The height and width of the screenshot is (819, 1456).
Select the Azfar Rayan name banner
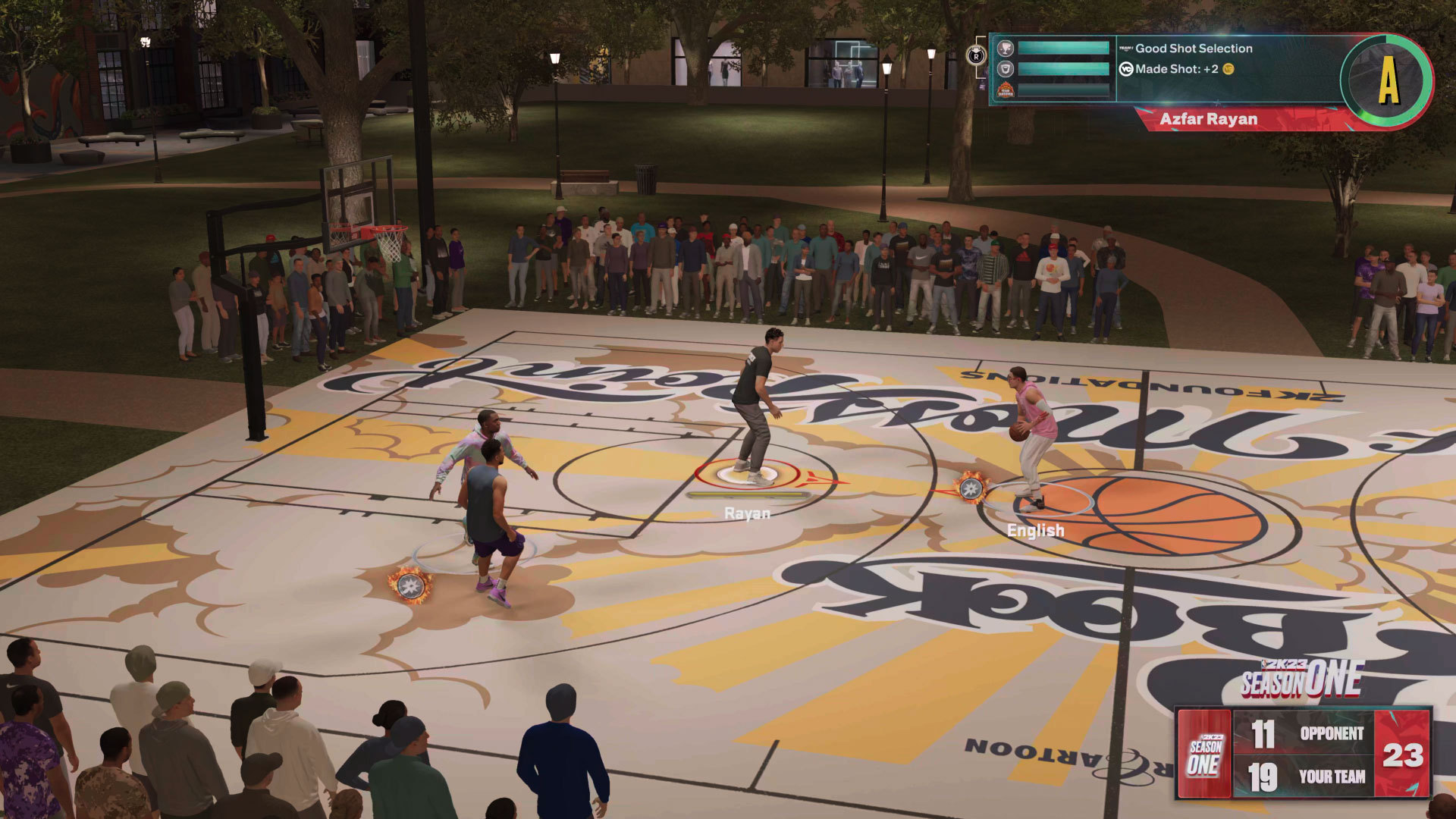coord(1209,119)
